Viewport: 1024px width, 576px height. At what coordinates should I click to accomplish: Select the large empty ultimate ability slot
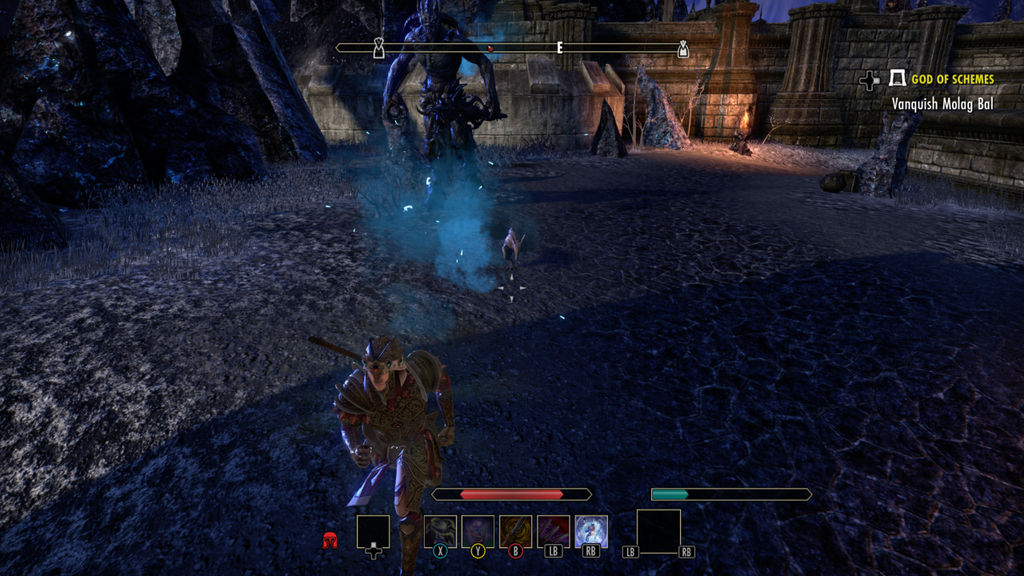tap(658, 530)
